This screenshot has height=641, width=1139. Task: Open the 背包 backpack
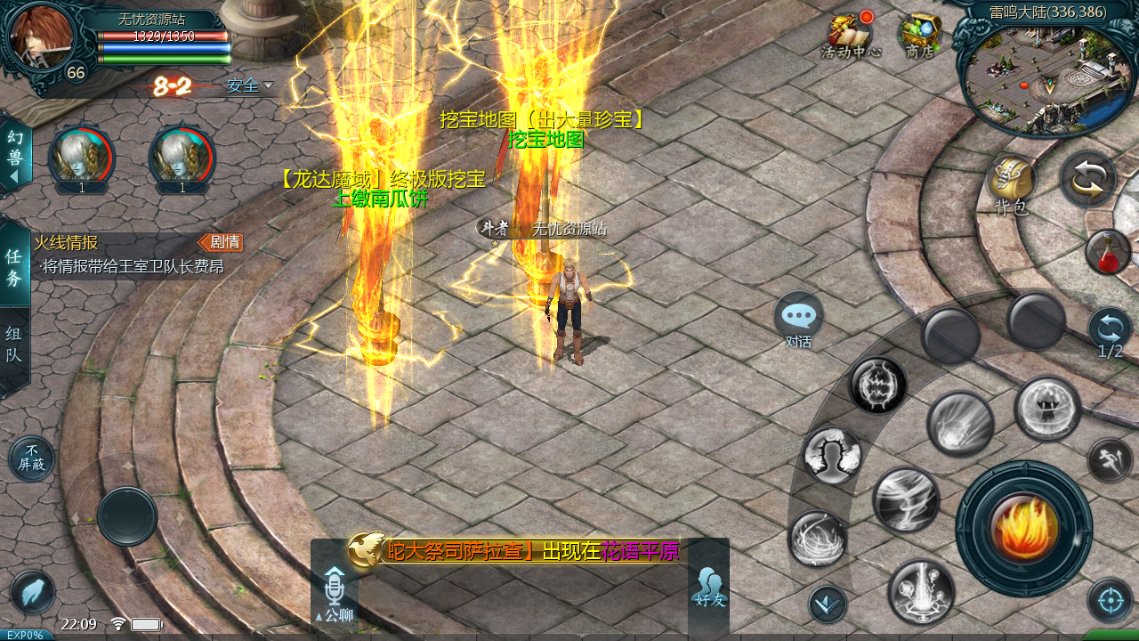pyautogui.click(x=1011, y=183)
